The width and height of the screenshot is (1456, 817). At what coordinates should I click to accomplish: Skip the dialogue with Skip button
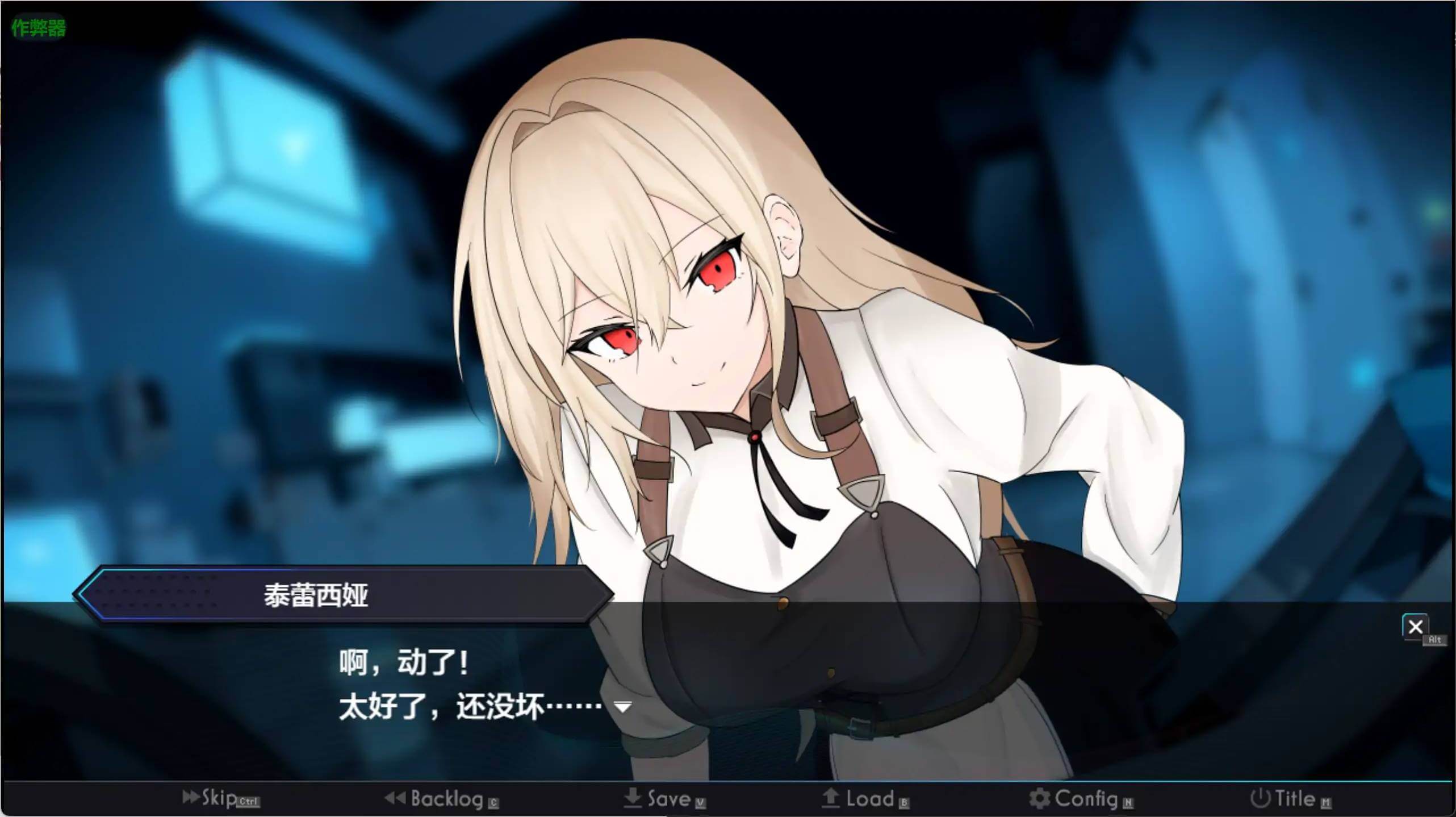[x=220, y=798]
